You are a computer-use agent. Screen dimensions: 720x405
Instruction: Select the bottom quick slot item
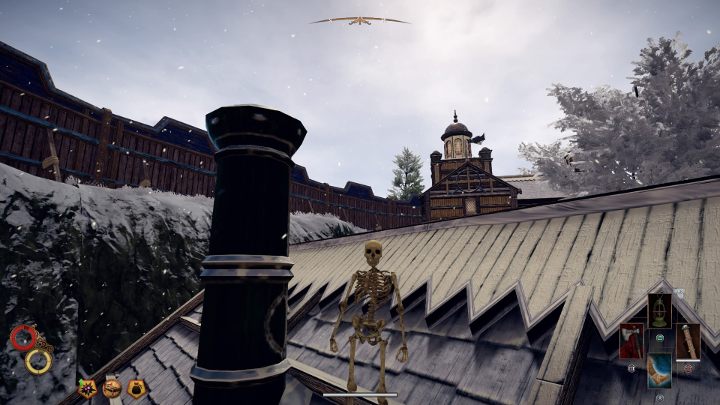point(659,371)
